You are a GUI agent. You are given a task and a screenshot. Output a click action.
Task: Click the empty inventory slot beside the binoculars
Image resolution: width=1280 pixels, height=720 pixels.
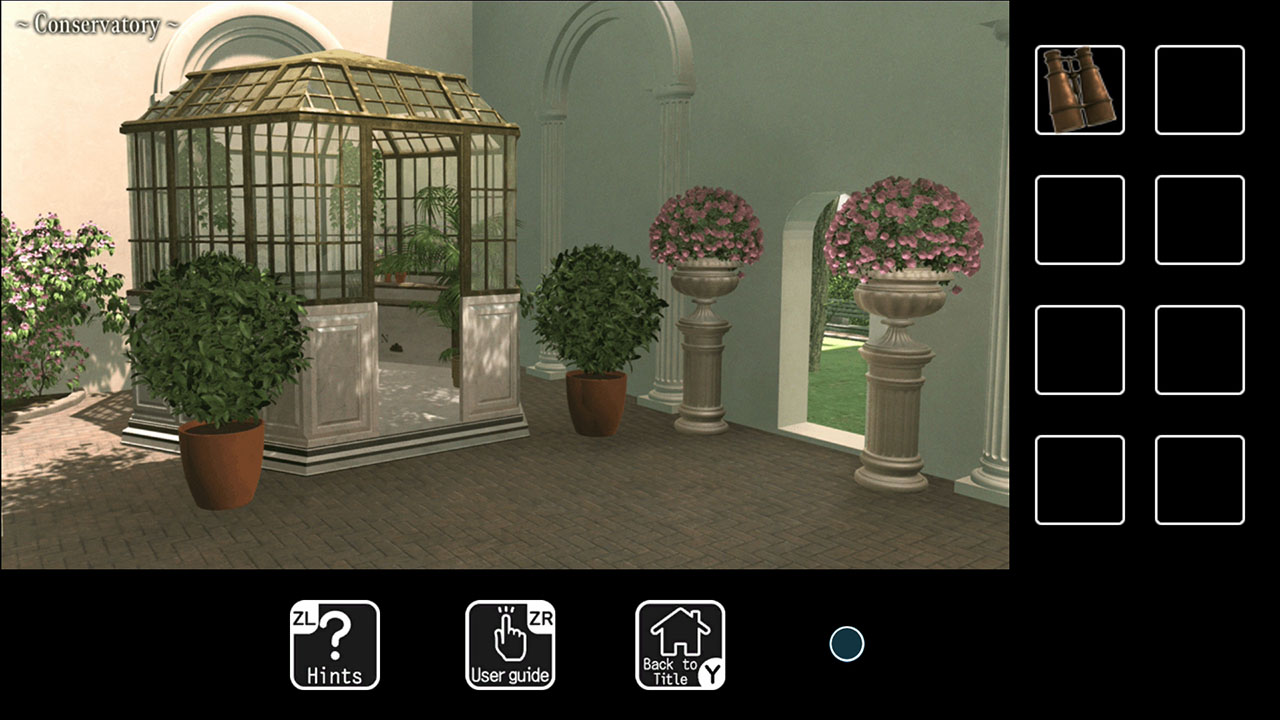tap(1199, 88)
